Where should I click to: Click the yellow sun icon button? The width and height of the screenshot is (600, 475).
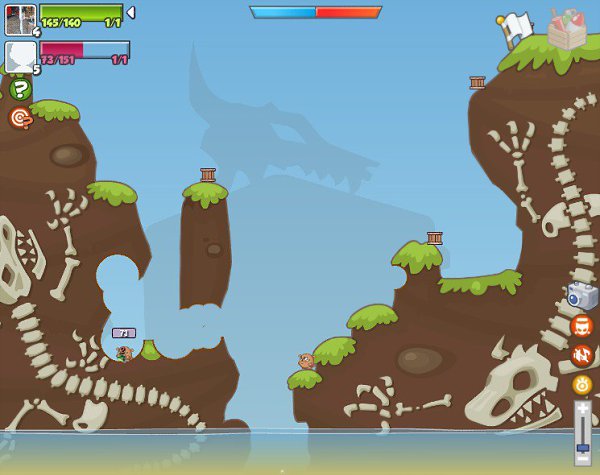coord(581,384)
